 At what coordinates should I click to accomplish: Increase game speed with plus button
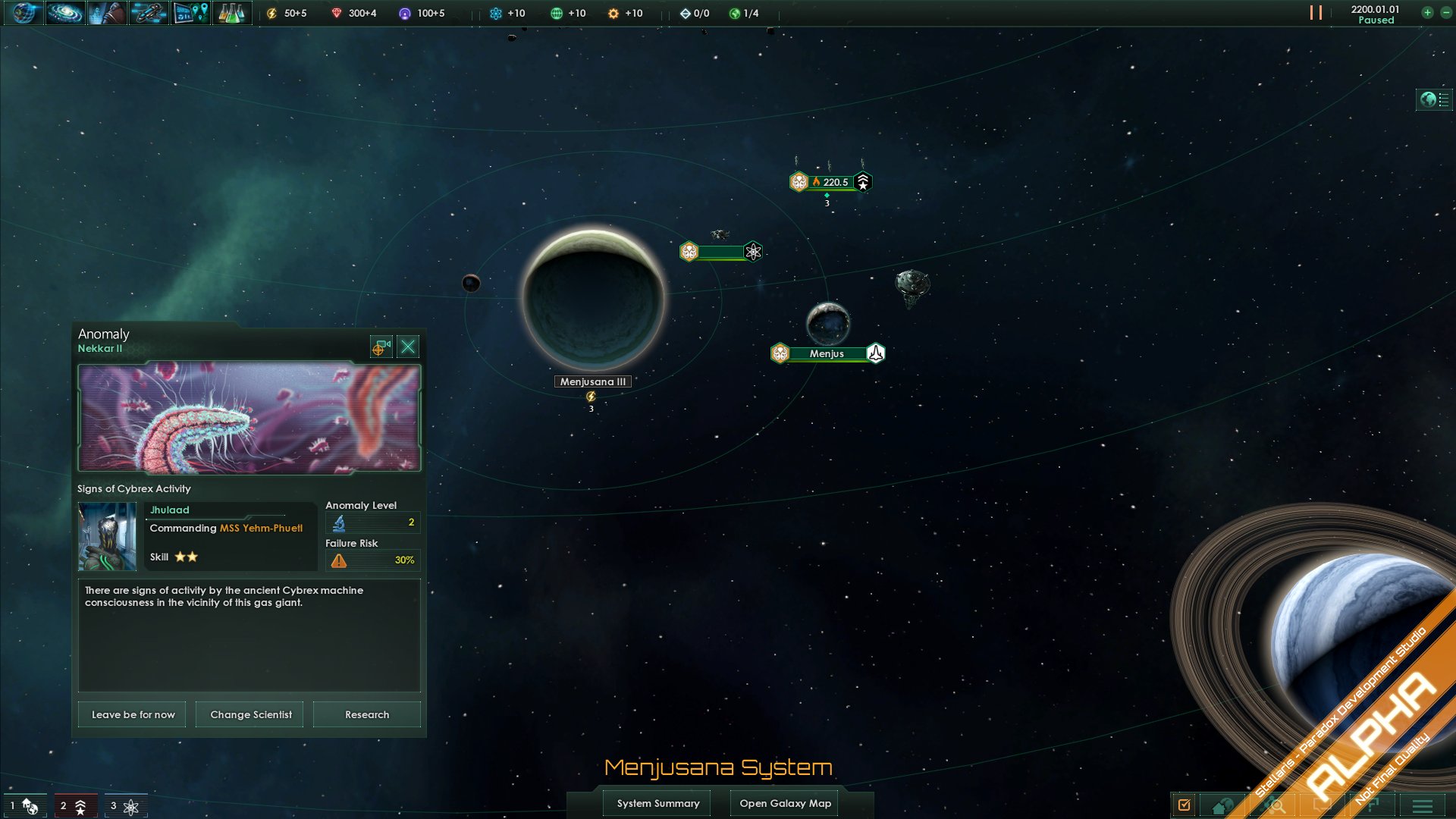(x=1427, y=13)
